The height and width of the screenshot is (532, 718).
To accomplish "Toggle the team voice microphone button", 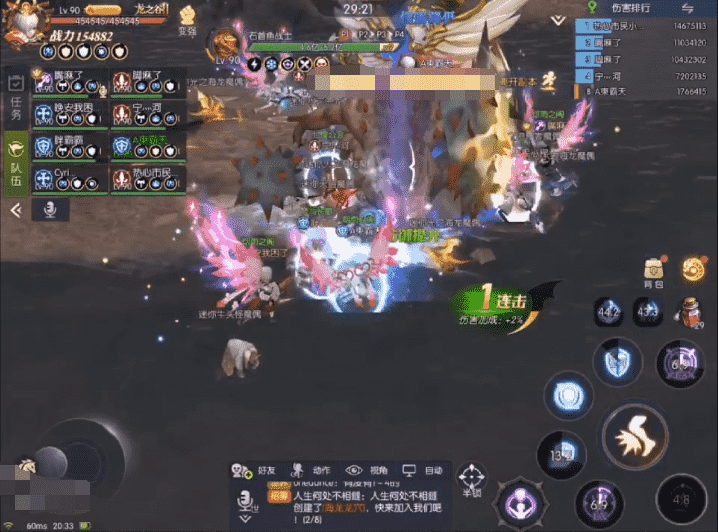I will pyautogui.click(x=49, y=209).
